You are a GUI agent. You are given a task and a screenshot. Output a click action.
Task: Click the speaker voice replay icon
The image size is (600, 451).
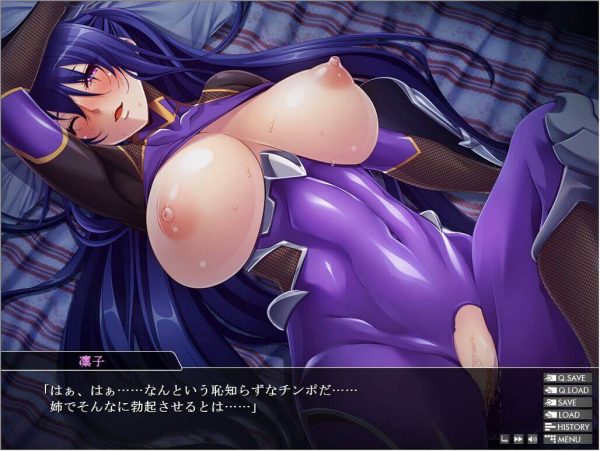coord(532,438)
